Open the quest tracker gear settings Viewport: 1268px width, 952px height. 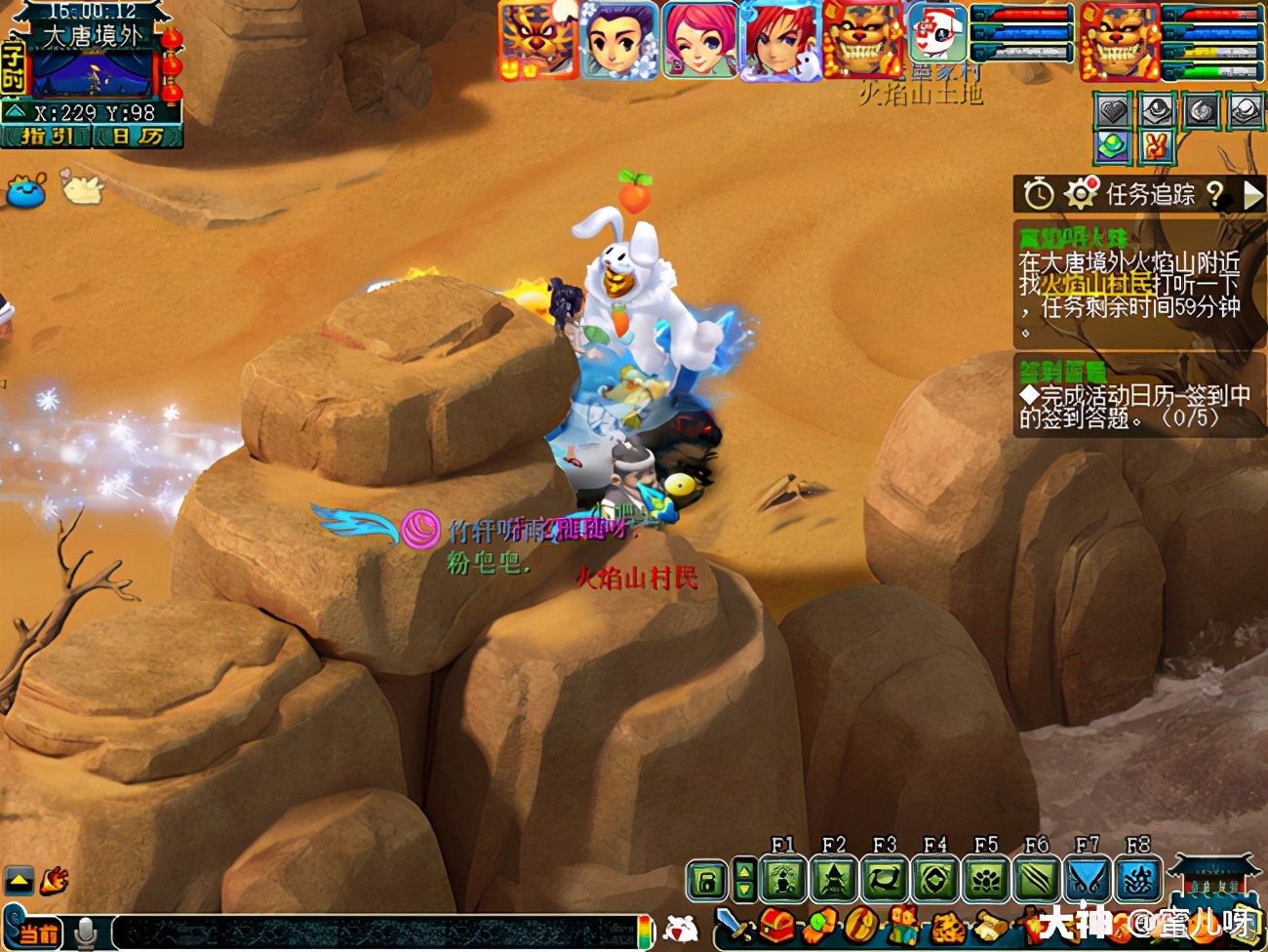coord(1080,194)
